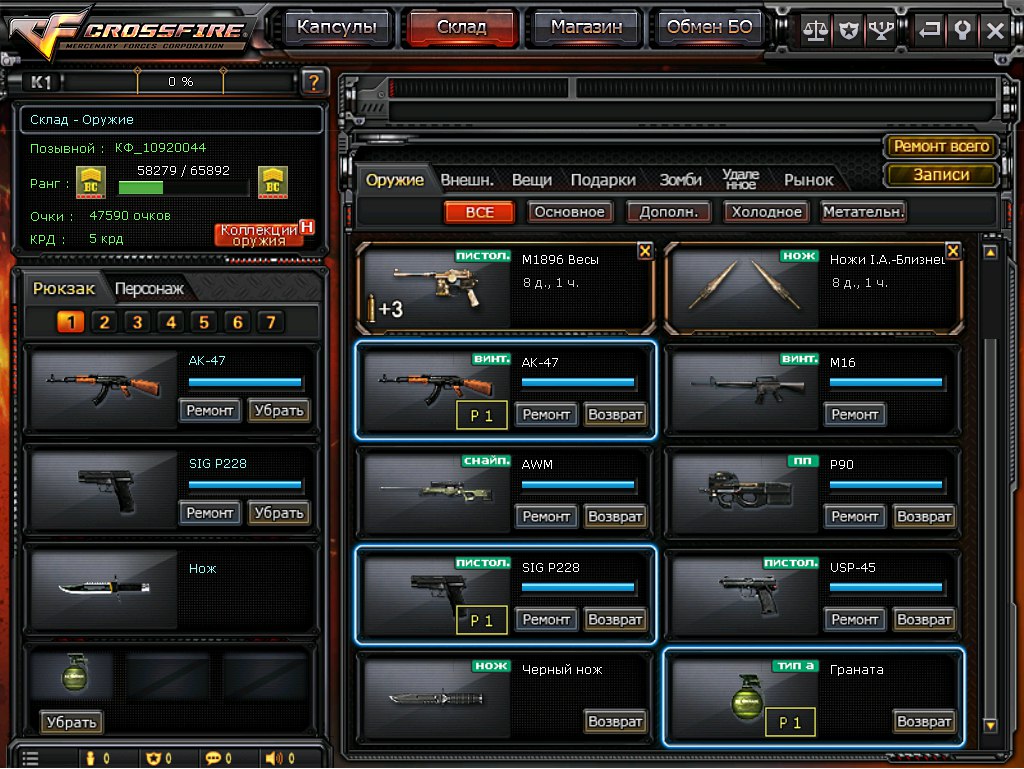
Task: Switch to the Подарки tab
Action: [603, 180]
